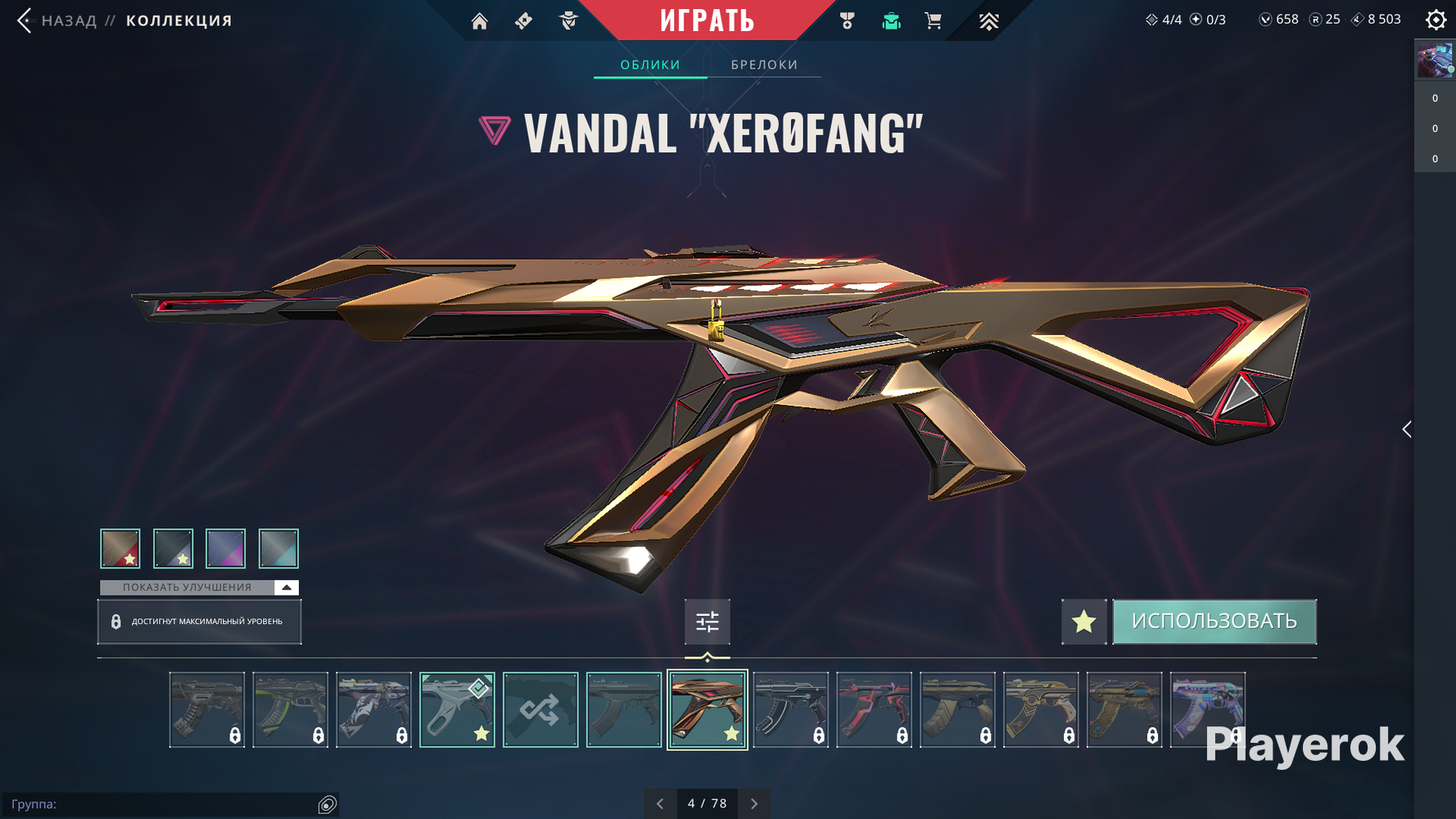The width and height of the screenshot is (1456, 819).
Task: Toggle the favorite star button
Action: tap(1083, 622)
